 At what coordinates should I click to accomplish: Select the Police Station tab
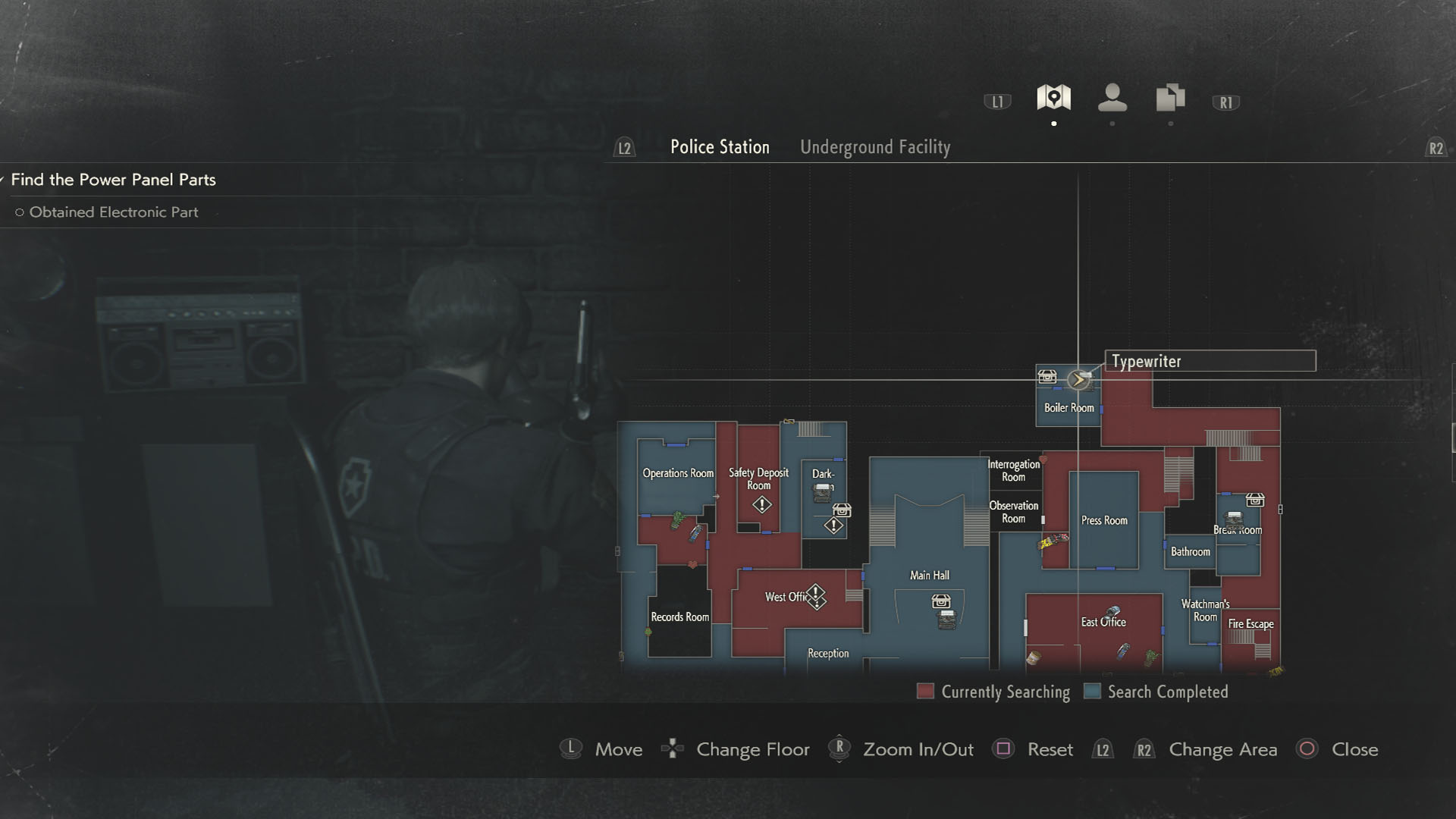click(720, 146)
